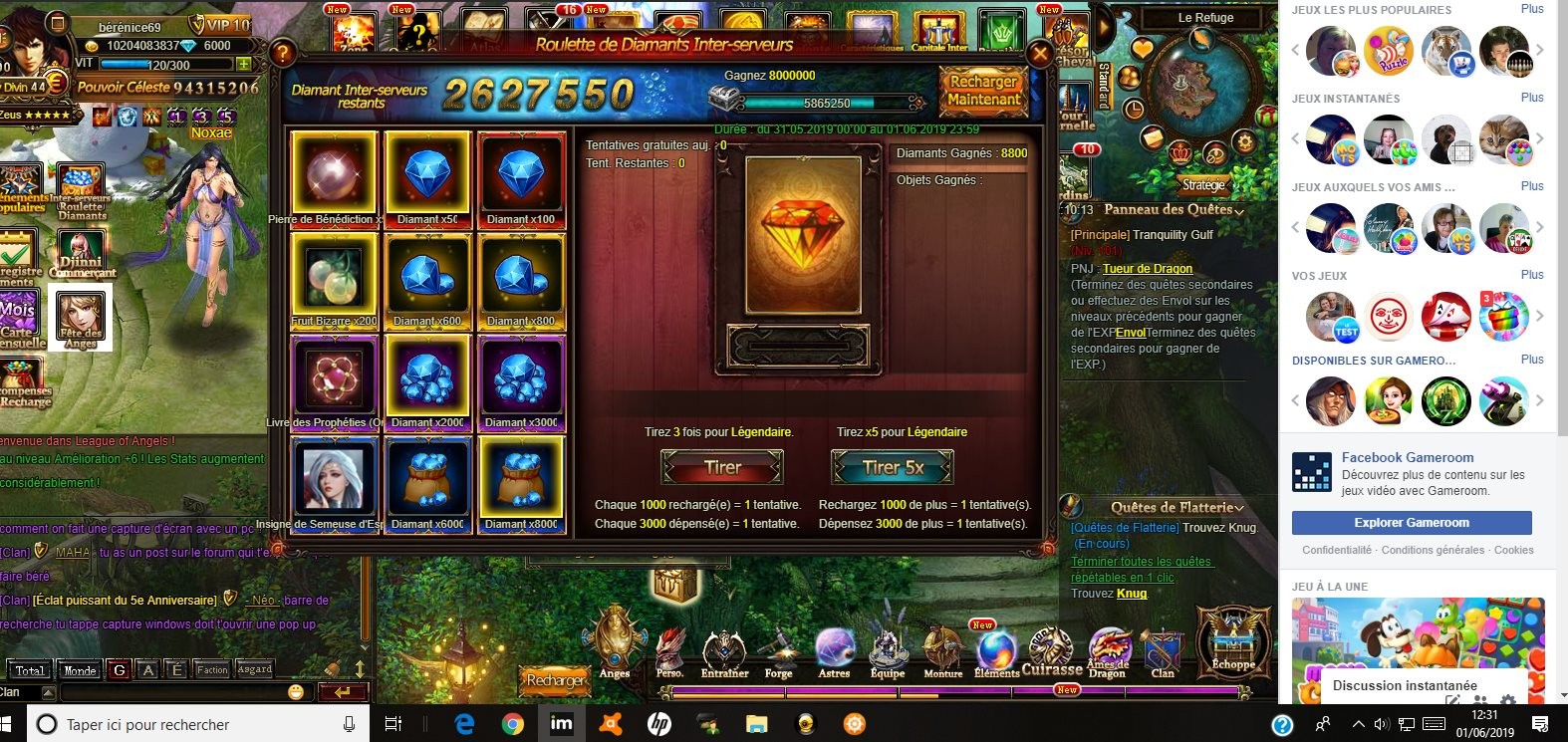
Task: Click the Tirer draw button
Action: 722,467
